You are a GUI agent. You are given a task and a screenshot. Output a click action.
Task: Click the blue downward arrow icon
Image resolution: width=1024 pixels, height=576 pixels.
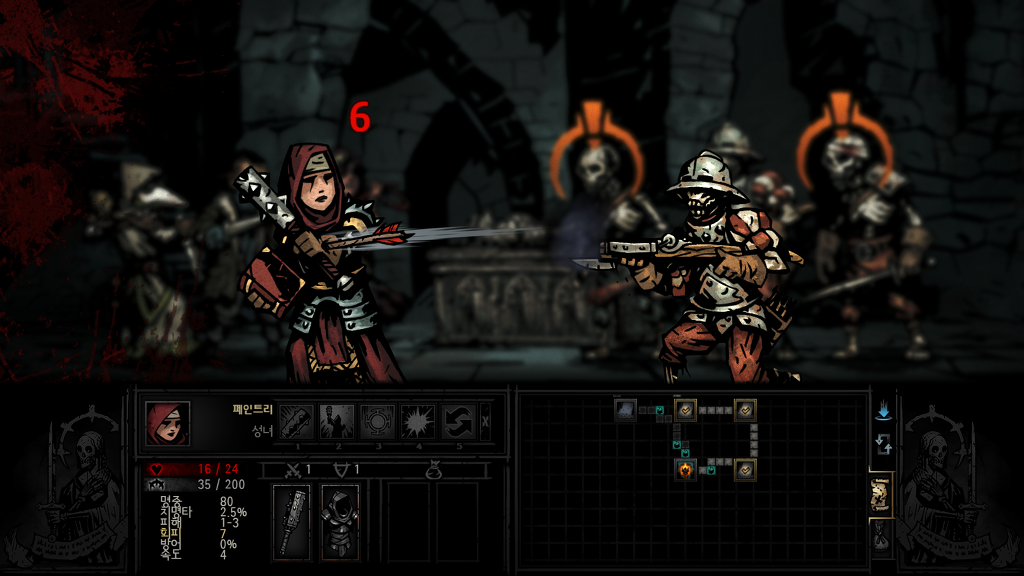click(883, 411)
